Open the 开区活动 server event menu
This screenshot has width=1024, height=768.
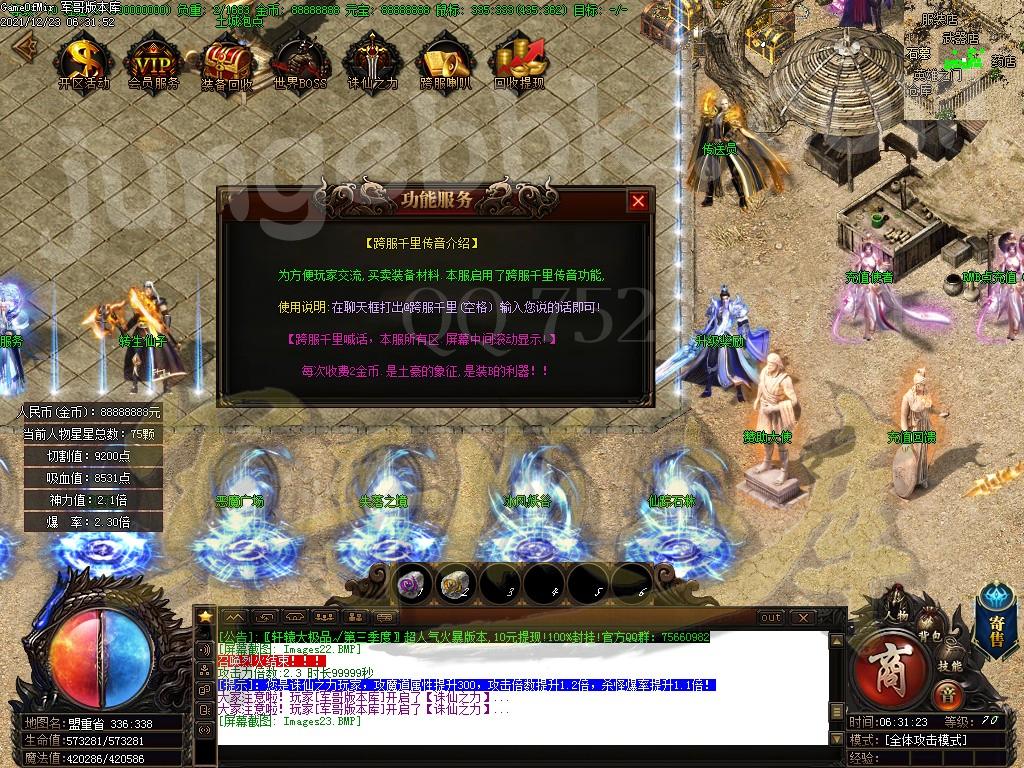[84, 62]
